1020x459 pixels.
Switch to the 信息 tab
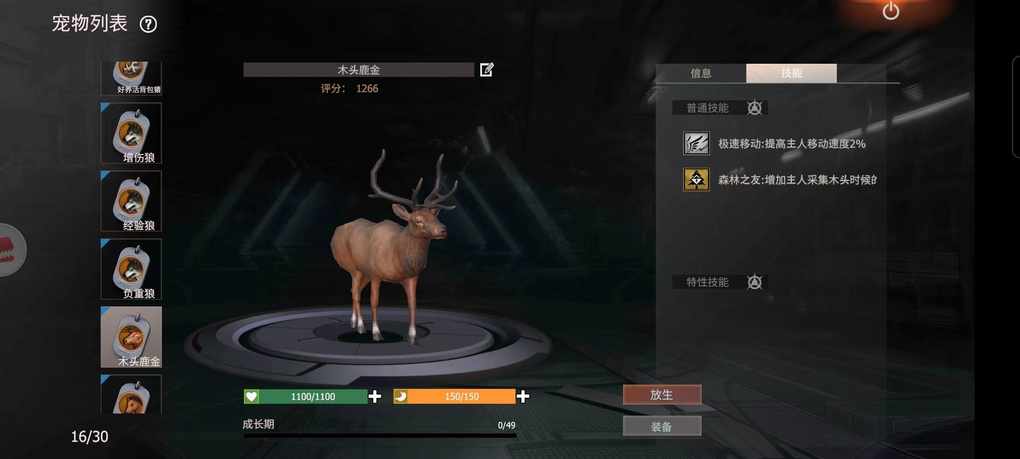(701, 73)
